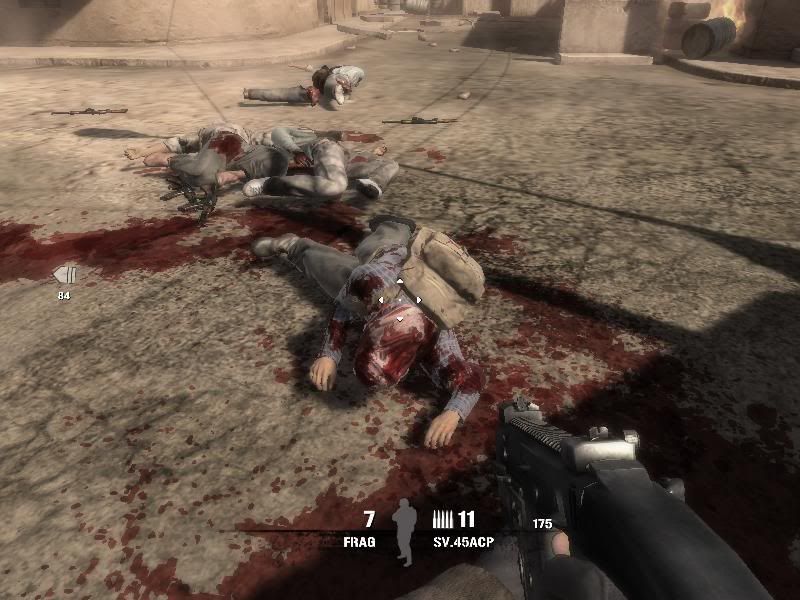Select the SV.45ACP weapon label
The height and width of the screenshot is (600, 800).
coord(463,540)
